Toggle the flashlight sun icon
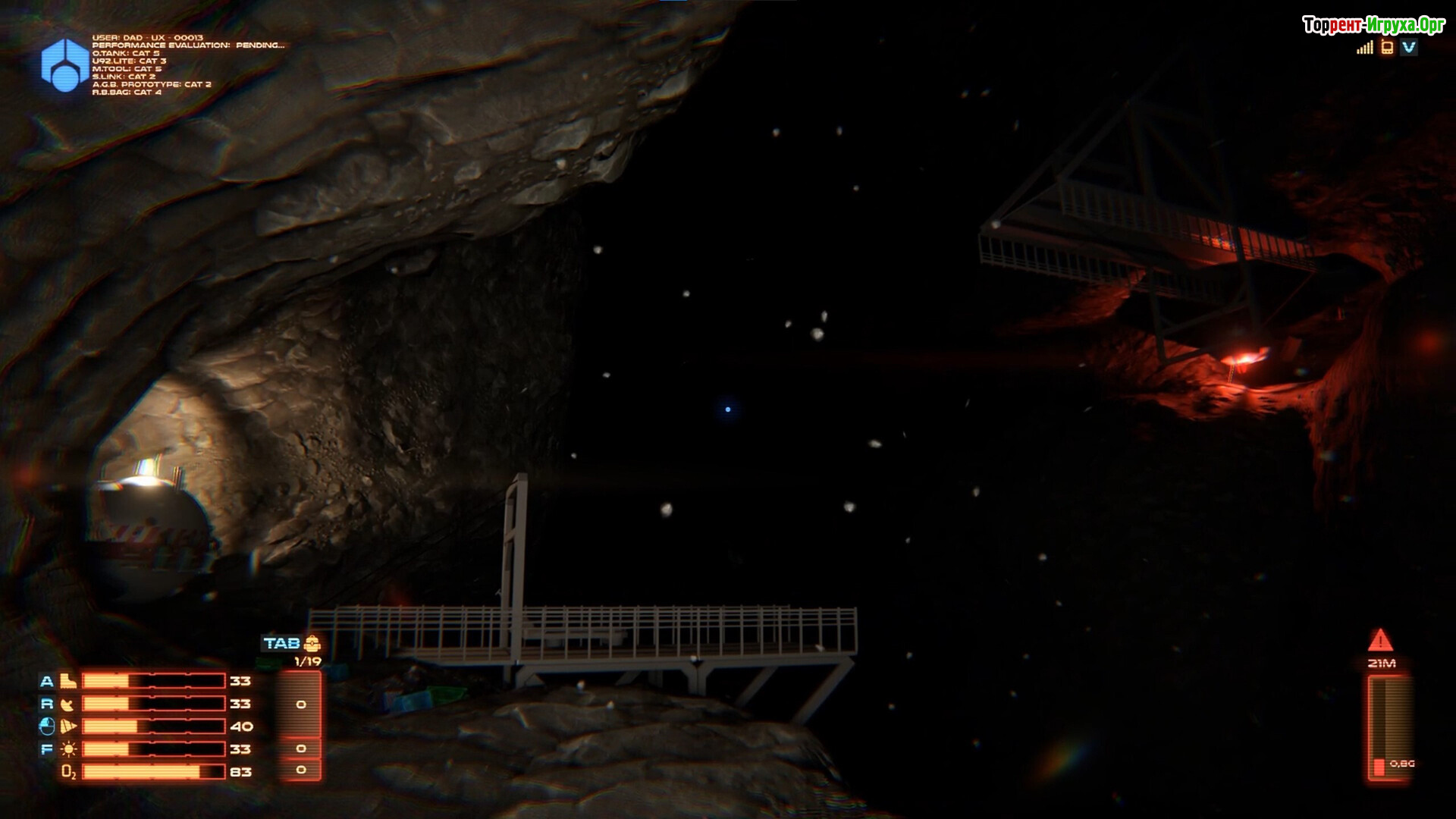This screenshot has height=819, width=1456. click(x=68, y=749)
